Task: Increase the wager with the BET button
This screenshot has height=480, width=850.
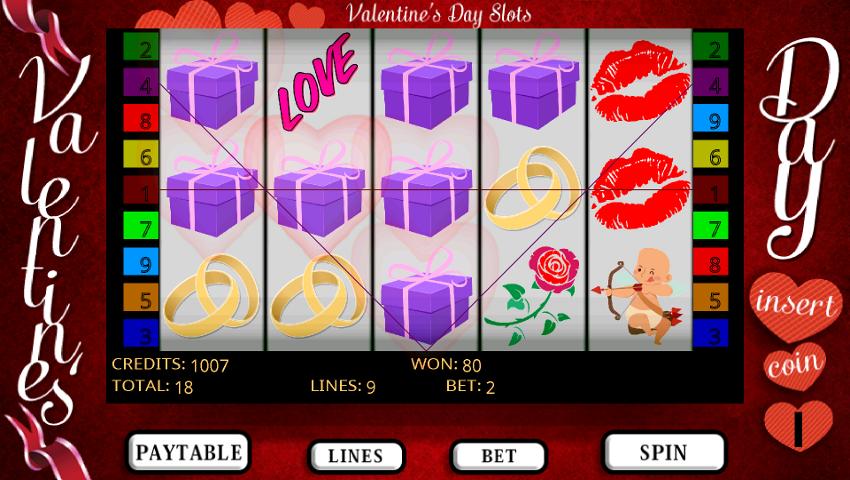Action: pyautogui.click(x=498, y=456)
